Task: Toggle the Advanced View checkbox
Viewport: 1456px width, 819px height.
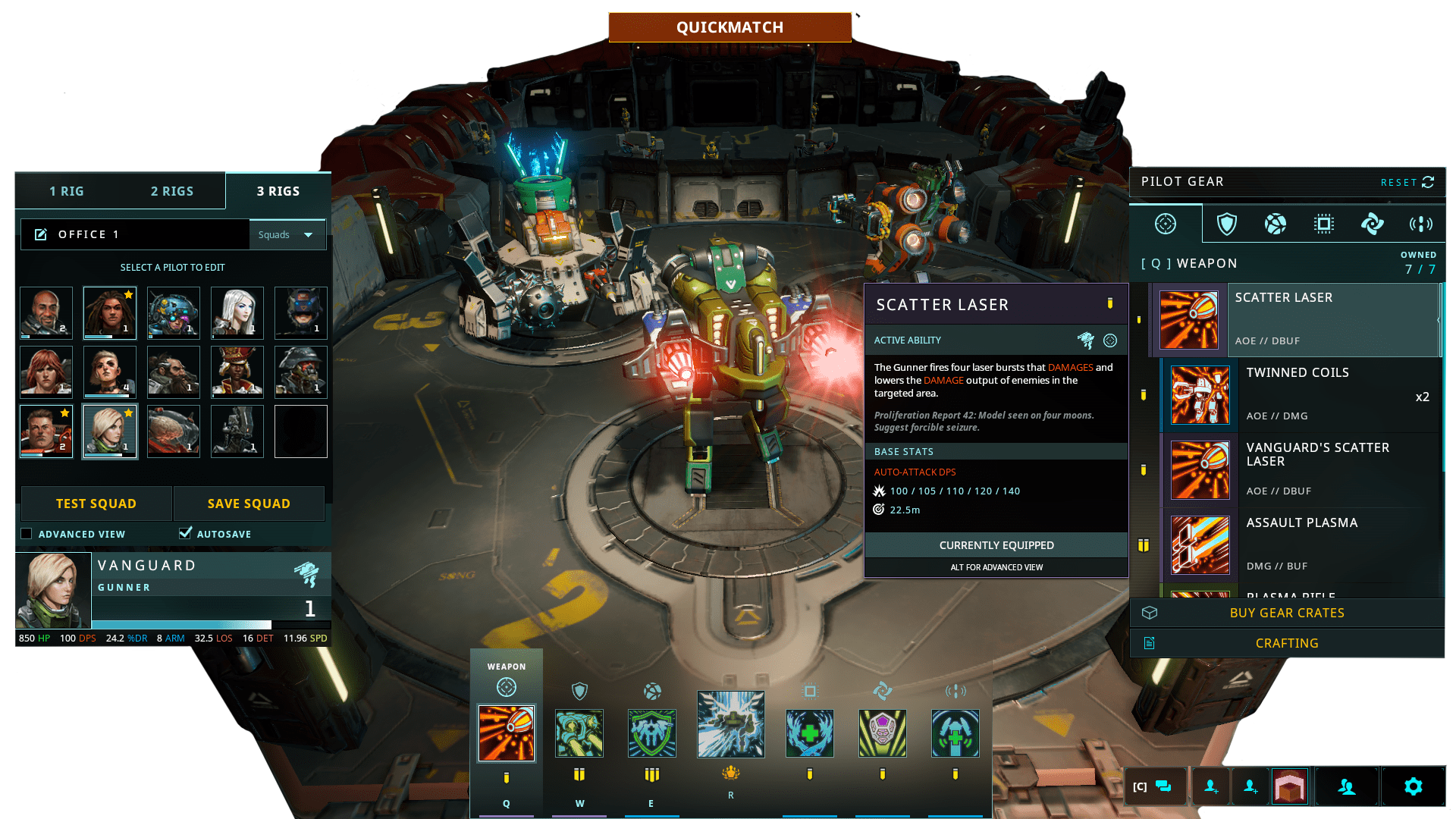Action: [27, 534]
